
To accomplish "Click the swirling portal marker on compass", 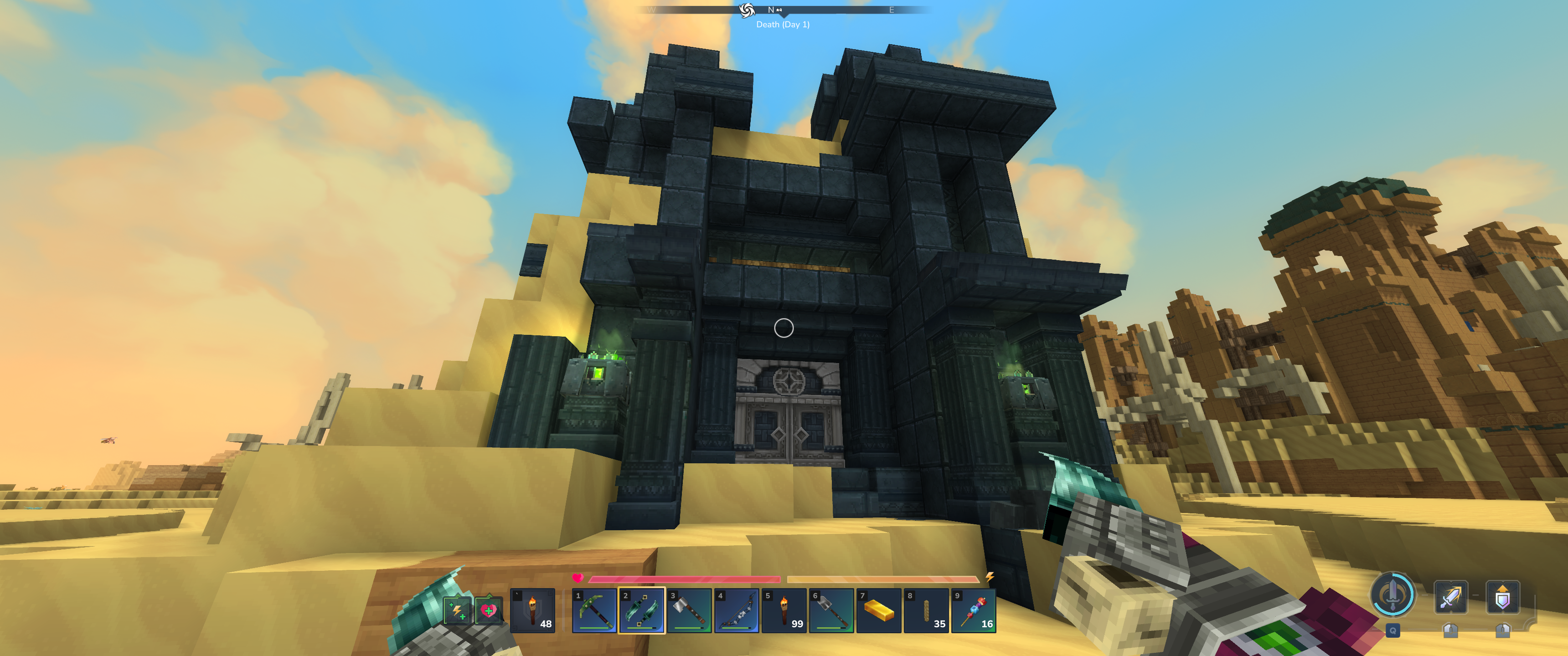I will tap(747, 10).
